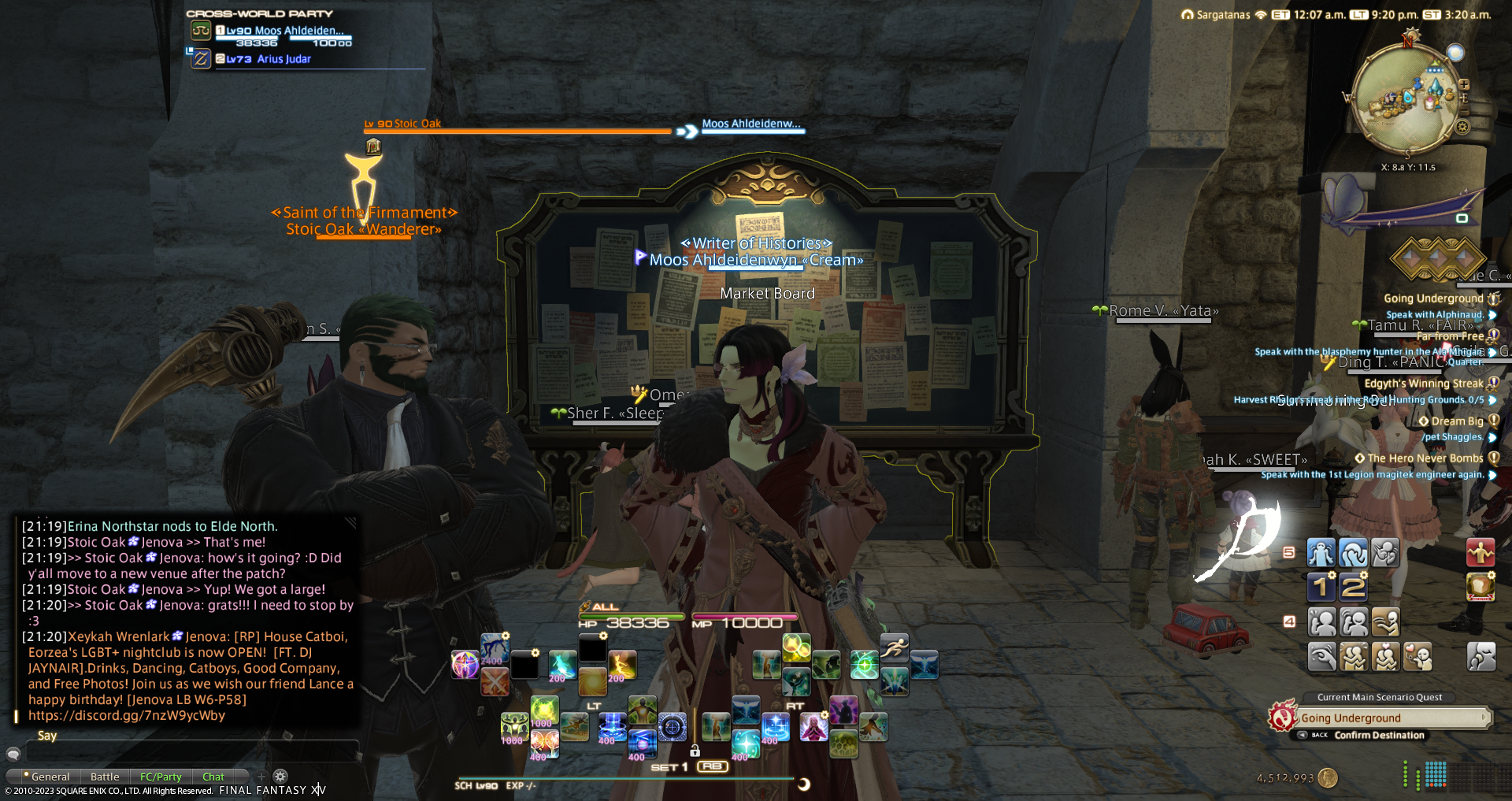Open the chat mode speech bubble button

(x=13, y=754)
